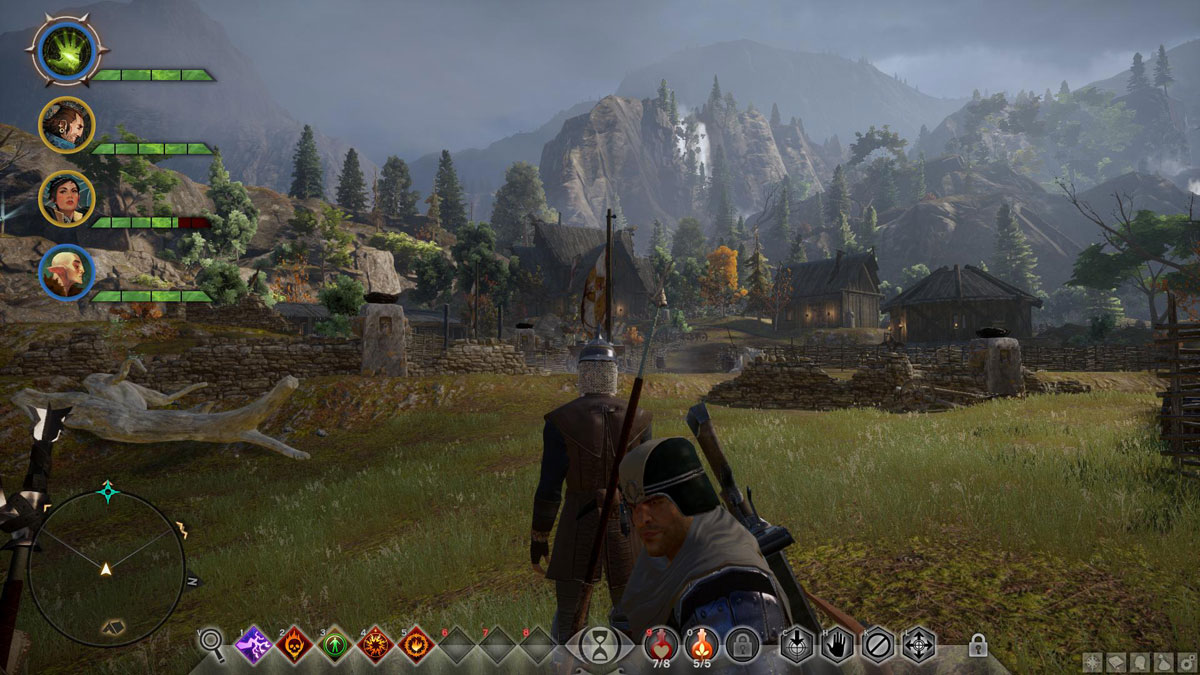Select the glowing green hand party portrait
Image resolution: width=1200 pixels, height=675 pixels.
pos(65,49)
